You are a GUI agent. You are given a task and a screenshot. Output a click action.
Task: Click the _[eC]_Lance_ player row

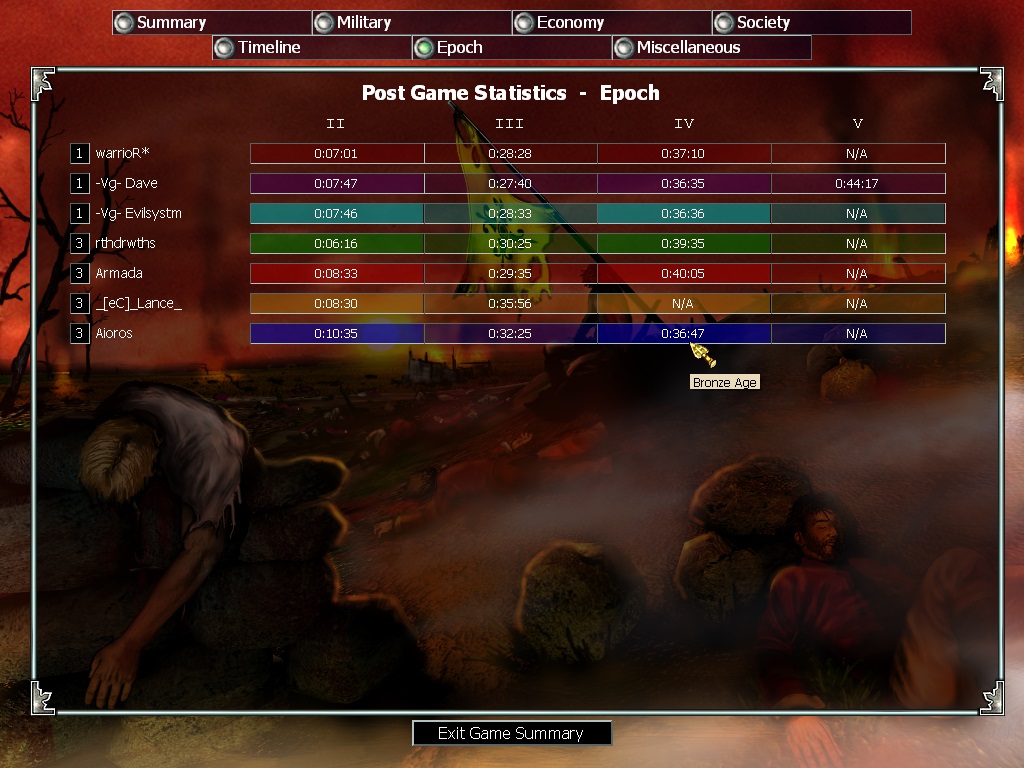click(138, 303)
